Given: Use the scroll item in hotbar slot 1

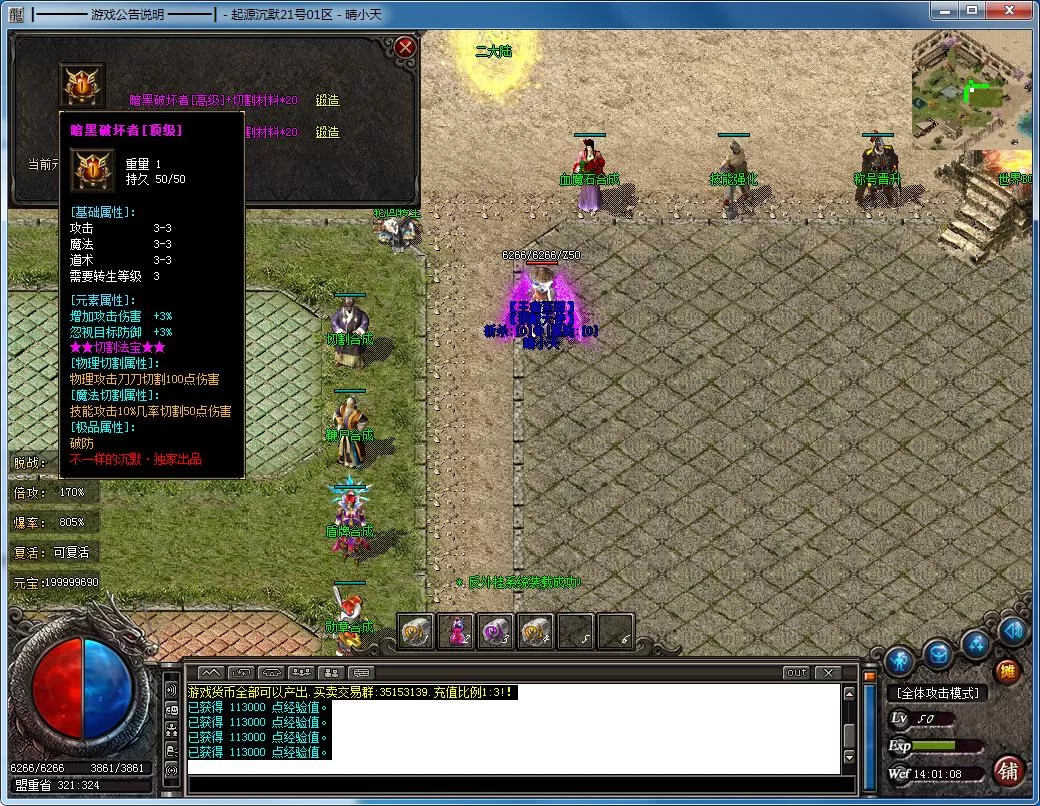Looking at the screenshot, I should coord(415,631).
